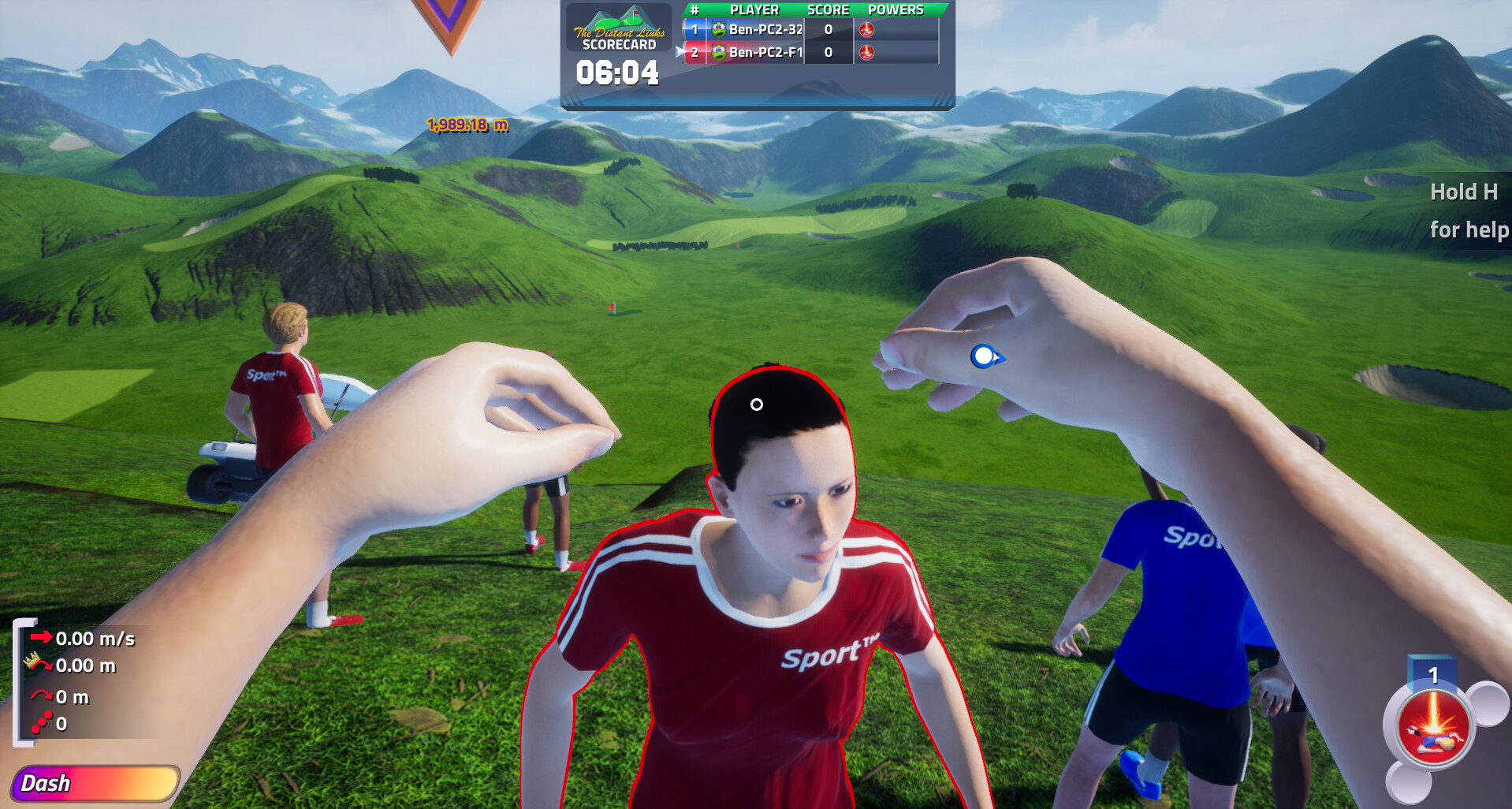The height and width of the screenshot is (809, 1512).
Task: Click the power icon in Ben-PC2-32's row
Action: click(866, 28)
